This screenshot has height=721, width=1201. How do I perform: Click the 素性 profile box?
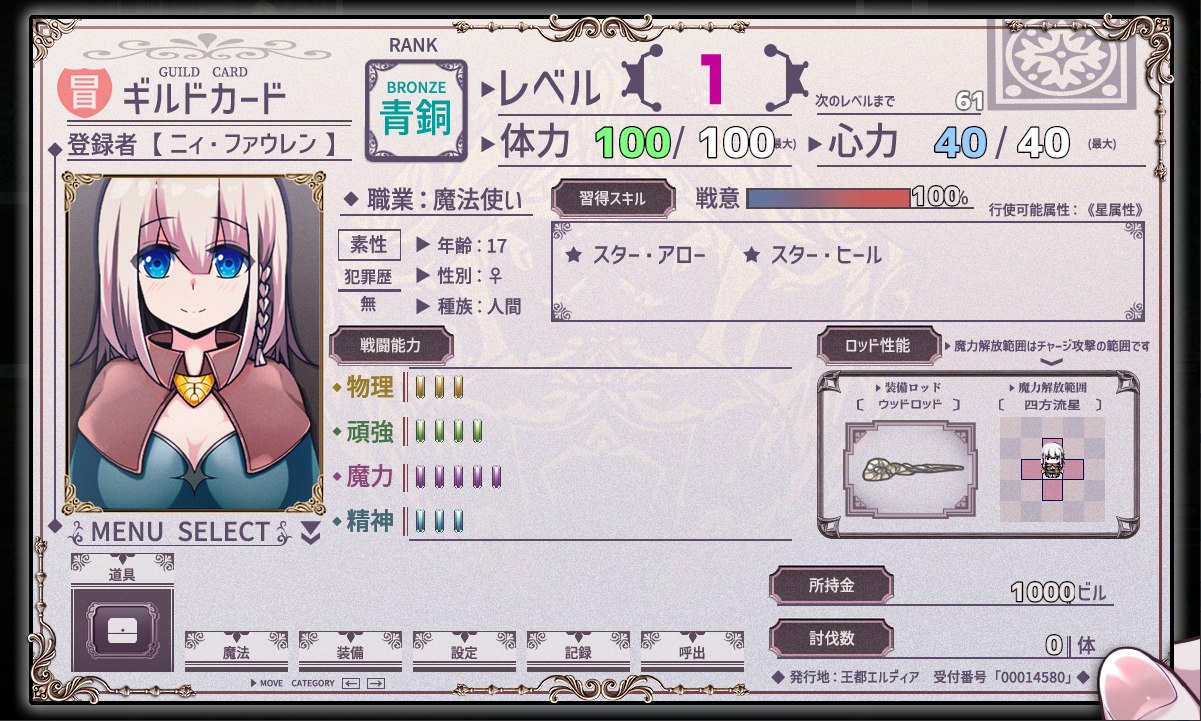[368, 245]
